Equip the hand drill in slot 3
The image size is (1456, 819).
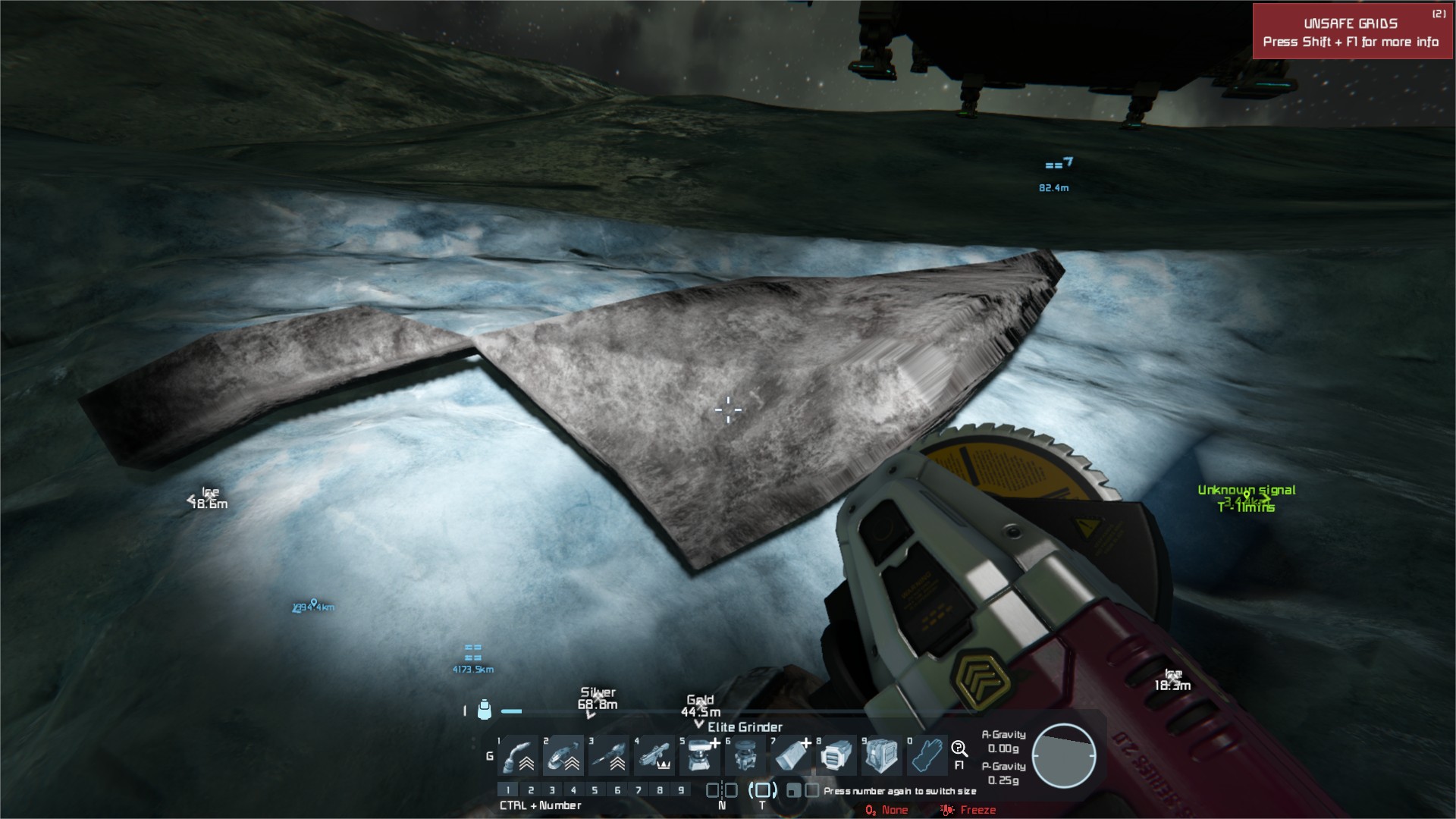pos(610,755)
